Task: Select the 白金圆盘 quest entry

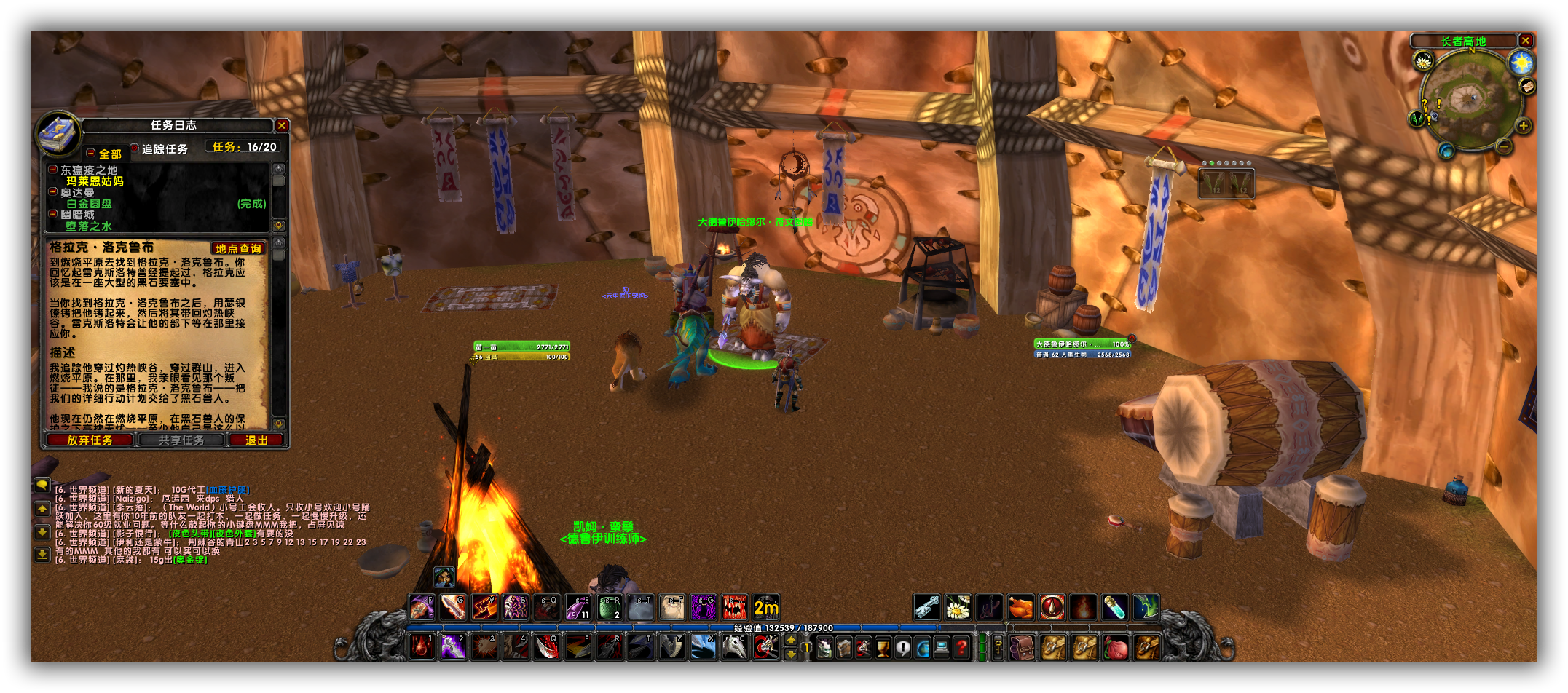Action: 90,204
